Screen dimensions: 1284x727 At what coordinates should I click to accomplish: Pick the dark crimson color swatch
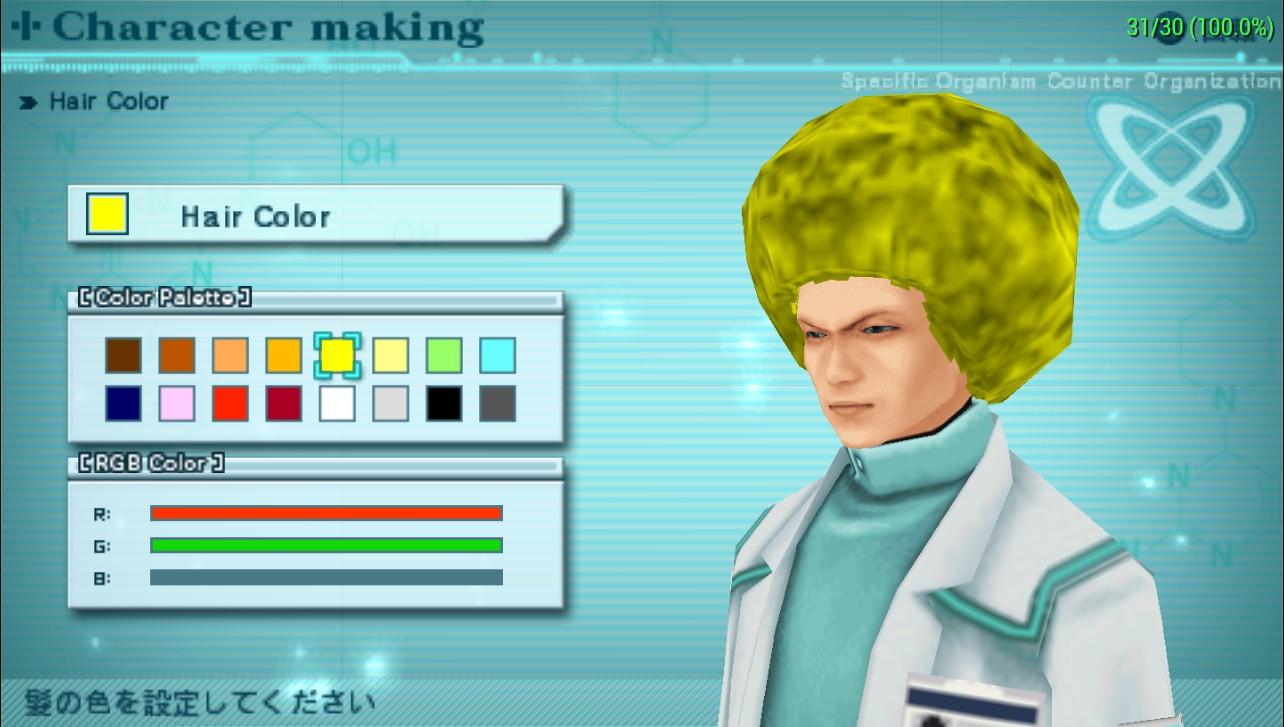point(284,404)
